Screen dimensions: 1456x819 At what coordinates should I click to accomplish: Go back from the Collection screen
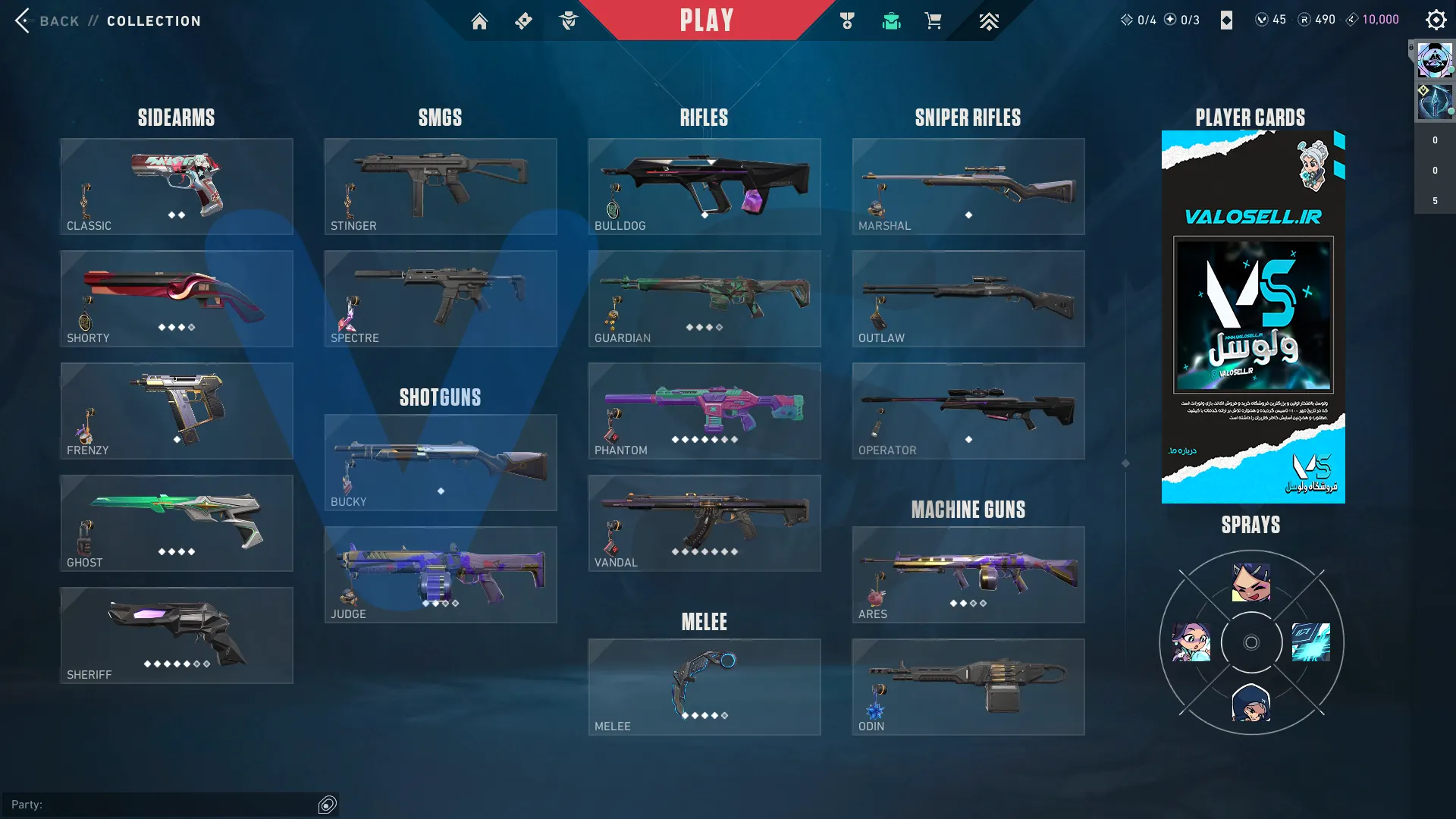pos(47,20)
